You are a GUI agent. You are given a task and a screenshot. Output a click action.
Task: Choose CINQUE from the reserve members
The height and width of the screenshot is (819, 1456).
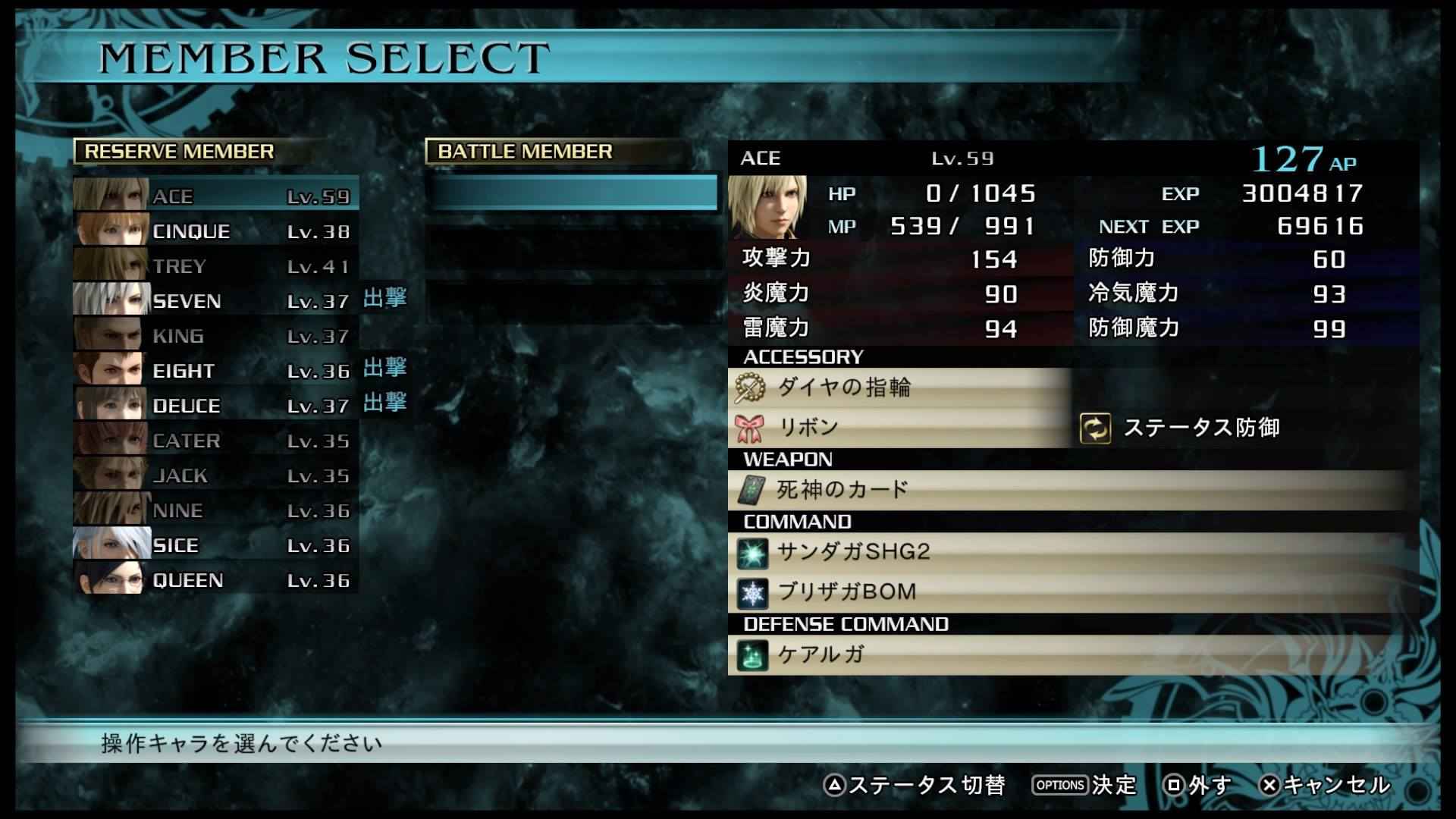point(216,231)
